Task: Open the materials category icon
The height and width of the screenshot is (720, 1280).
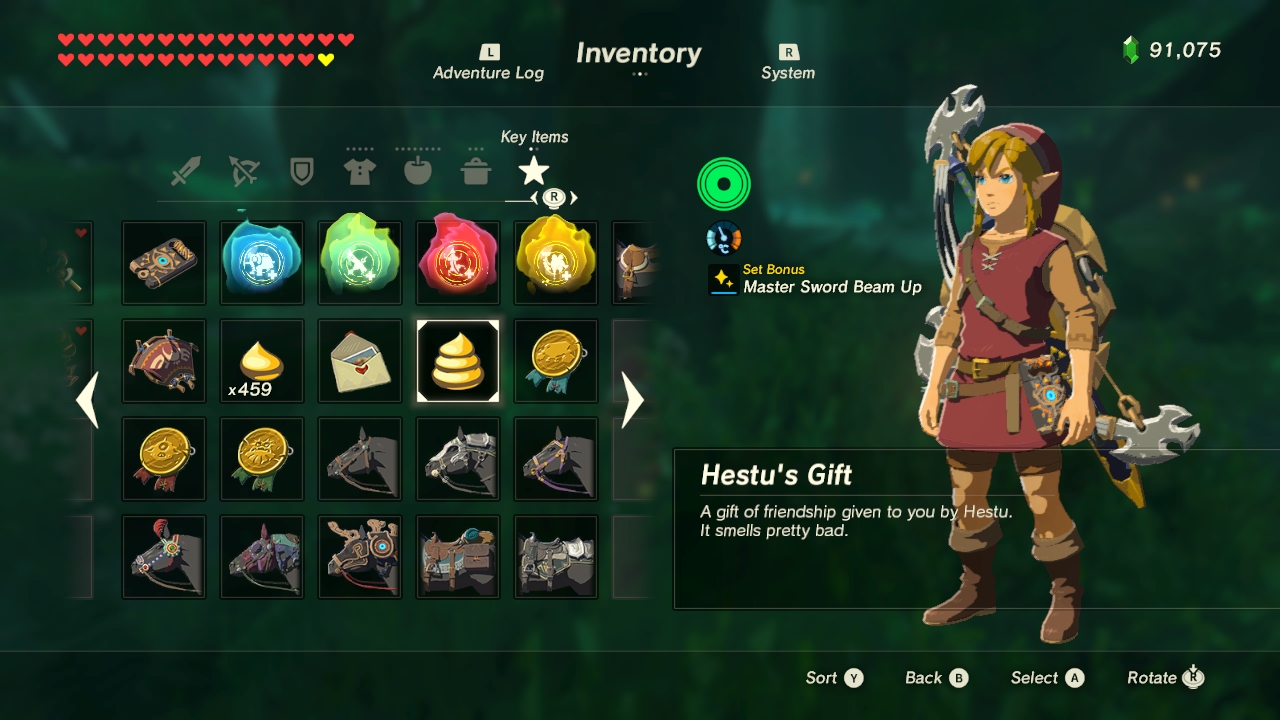Action: pyautogui.click(x=417, y=170)
